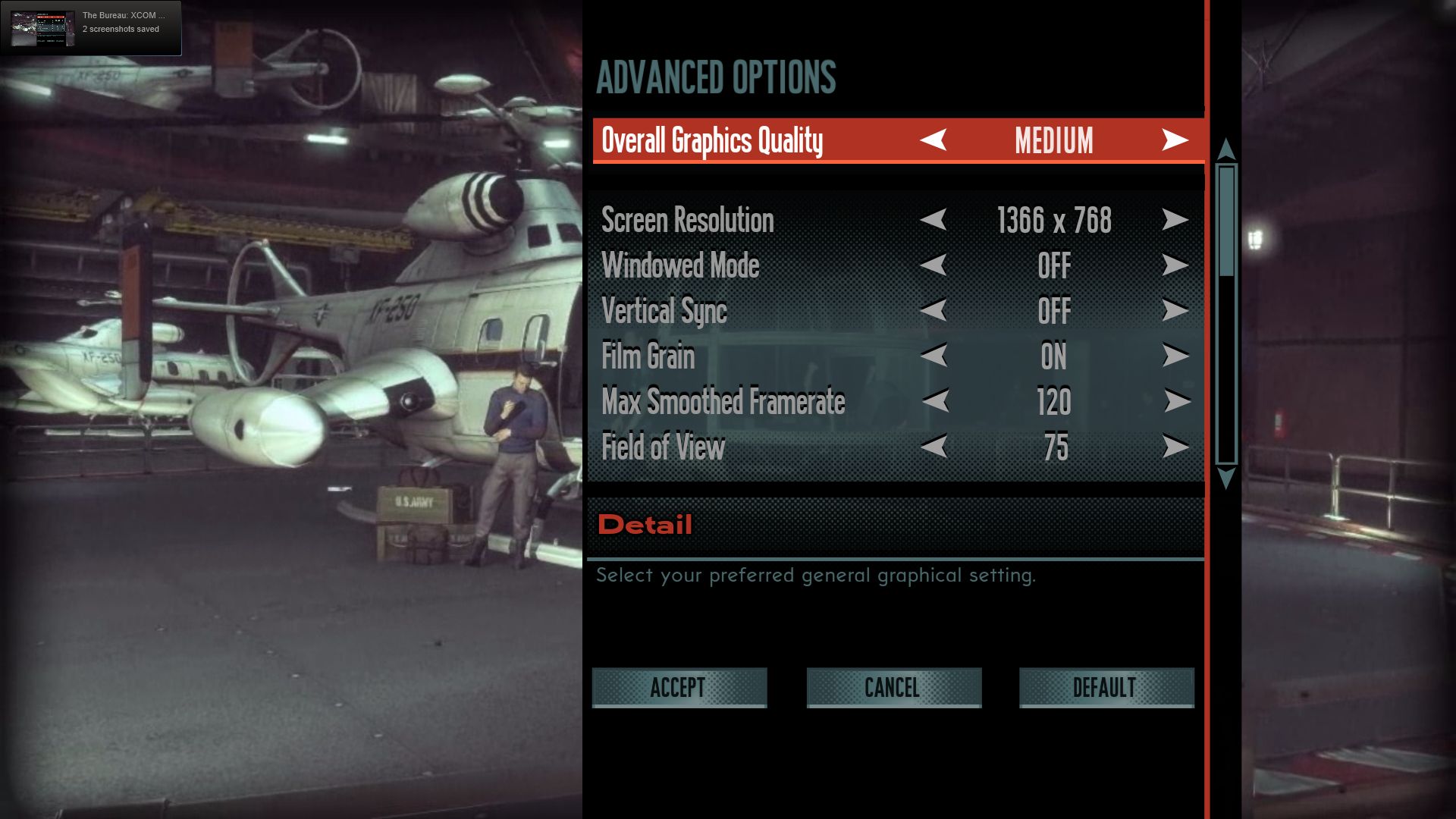Switch Windowed Mode using its left arrow
The image size is (1456, 819).
(x=934, y=265)
